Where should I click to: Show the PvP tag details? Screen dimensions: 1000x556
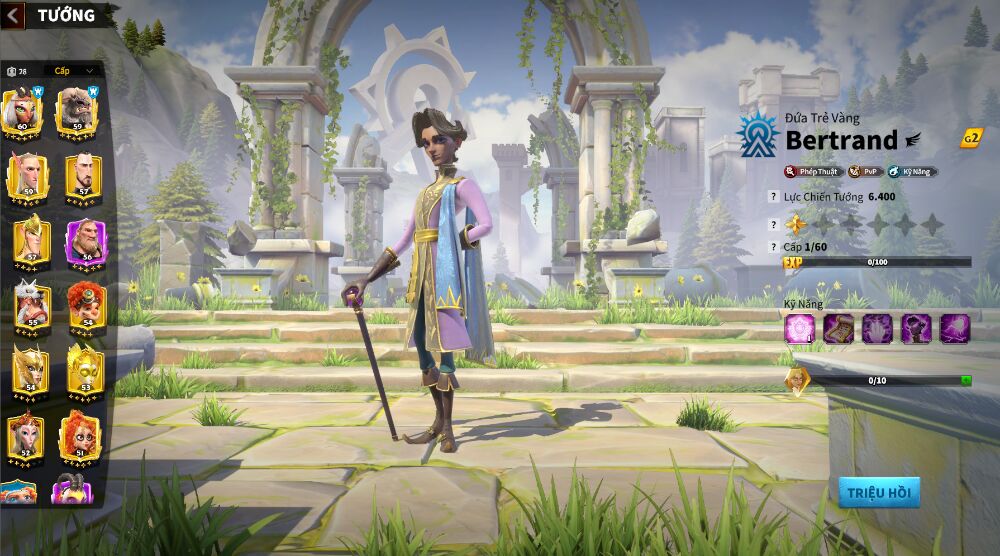[864, 172]
